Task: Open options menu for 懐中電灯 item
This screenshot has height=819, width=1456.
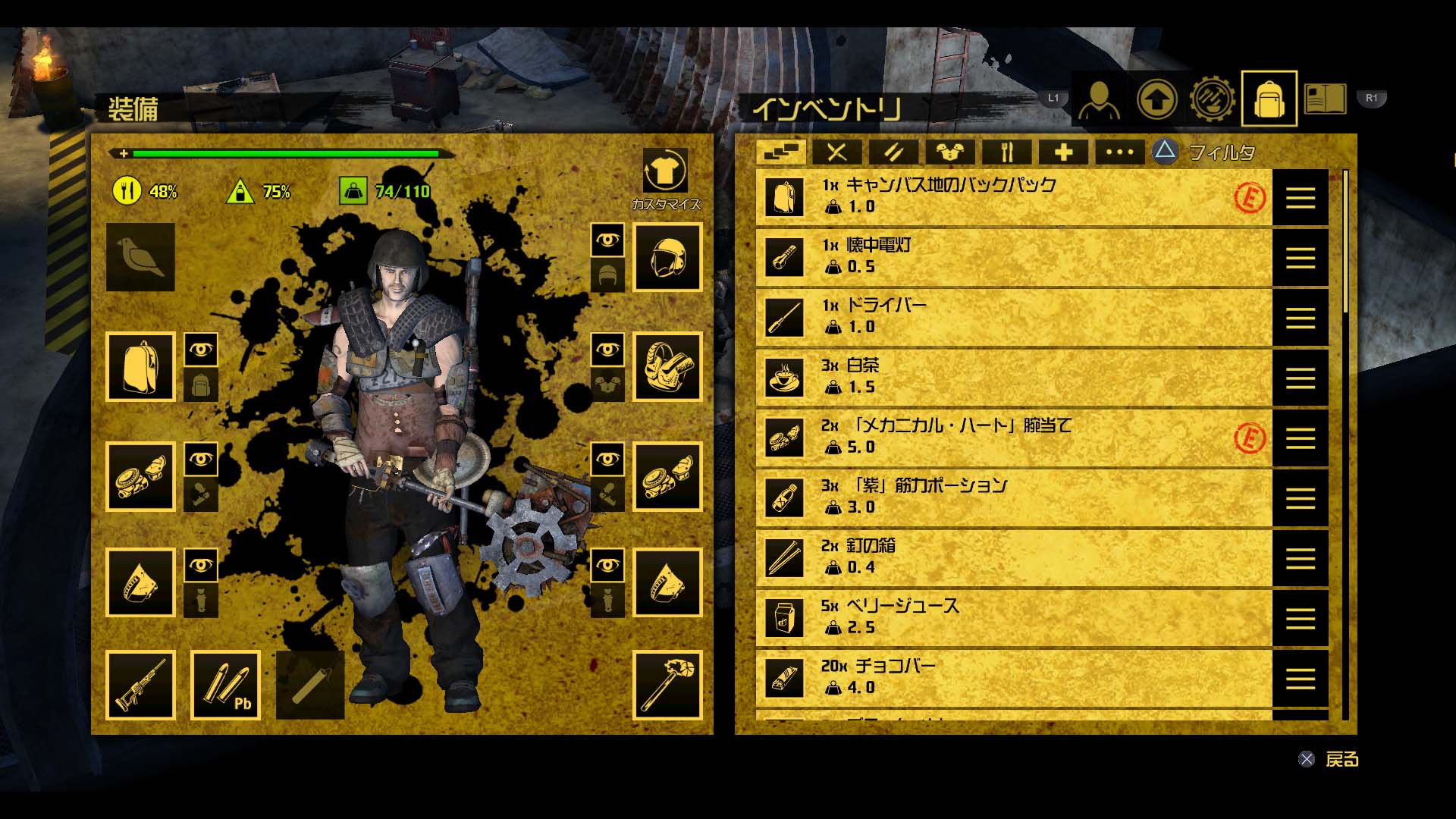Action: (x=1301, y=257)
